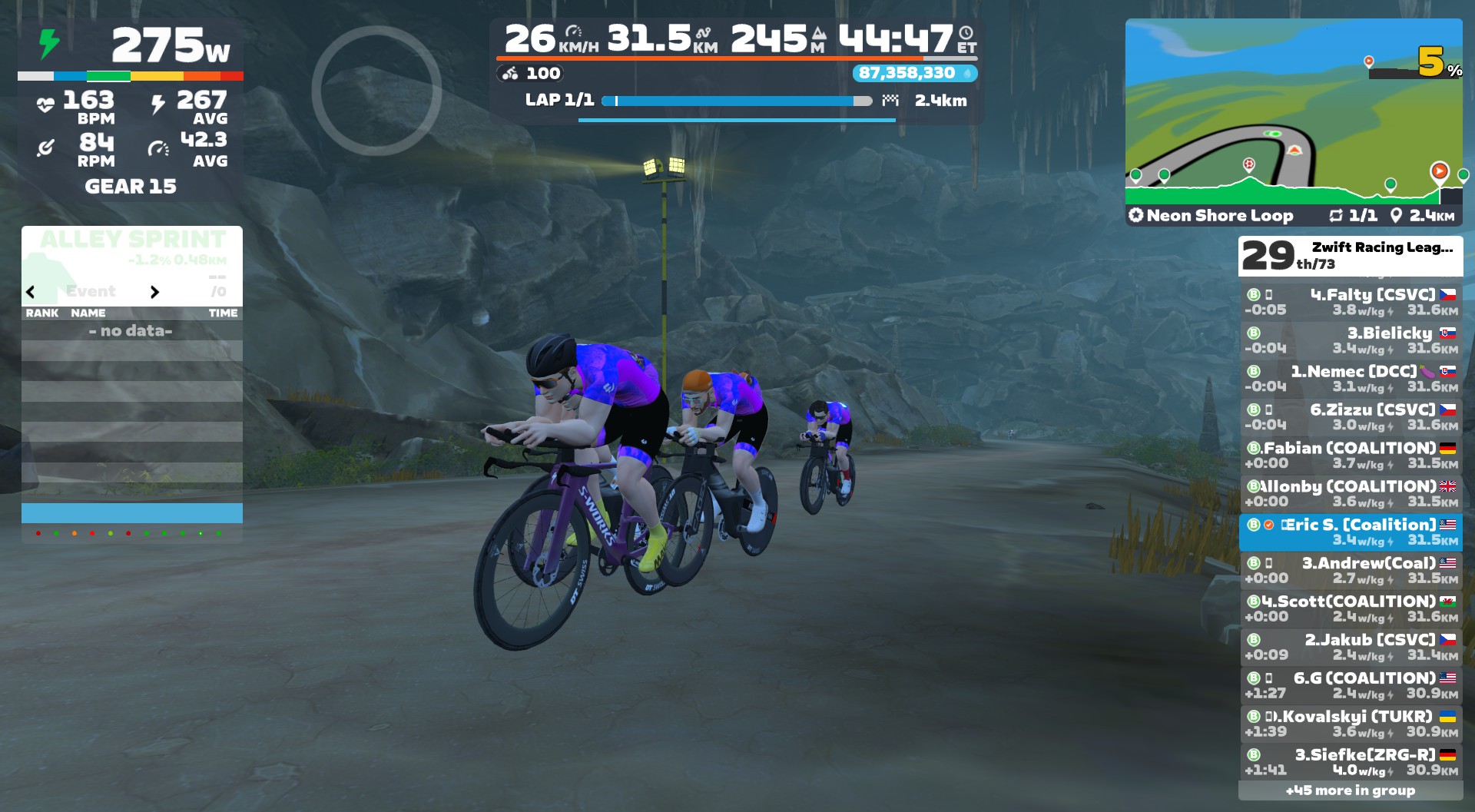The image size is (1475, 812).
Task: Open the Zwift Racing League position panel
Action: coord(1351,256)
